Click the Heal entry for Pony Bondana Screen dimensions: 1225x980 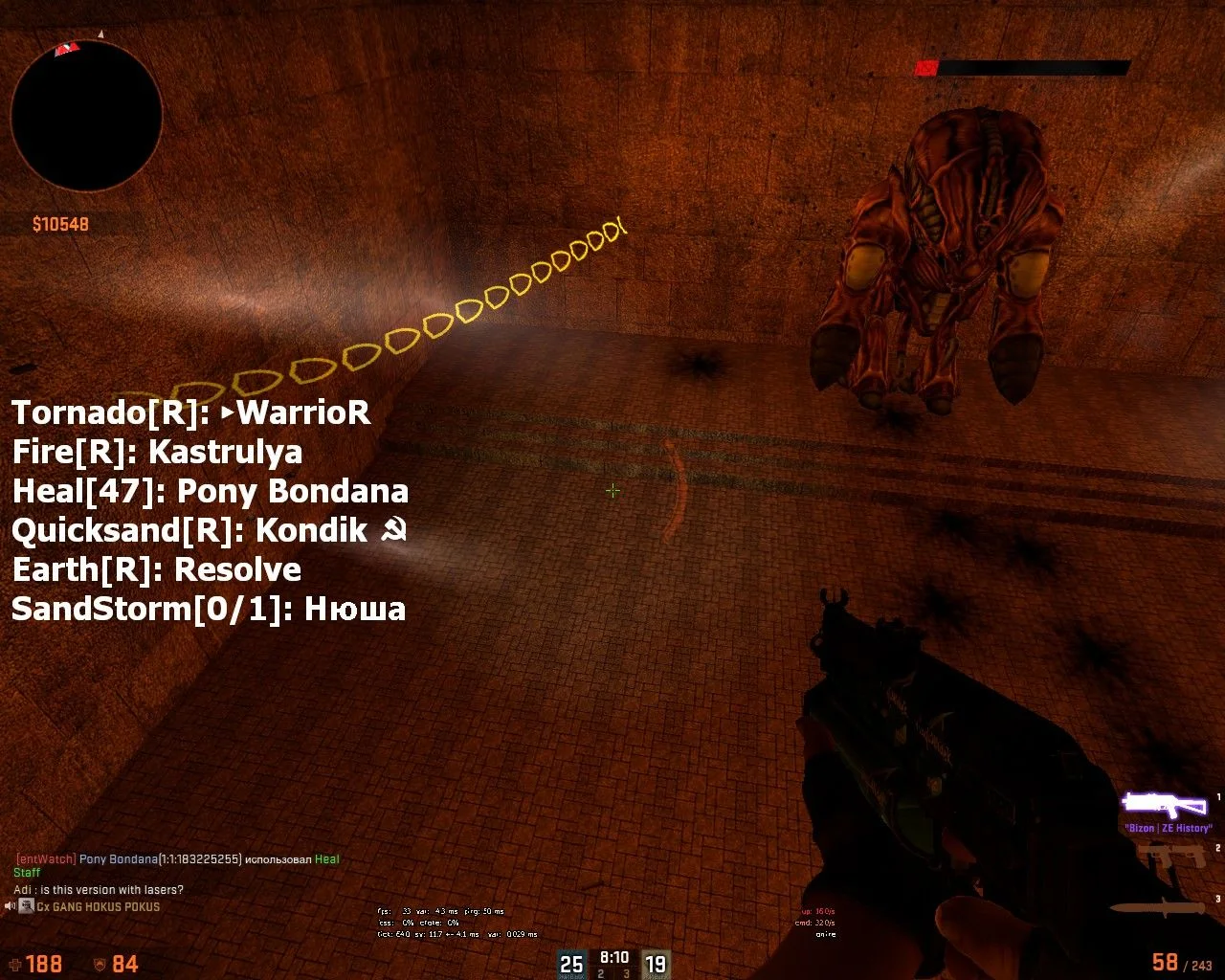(210, 492)
